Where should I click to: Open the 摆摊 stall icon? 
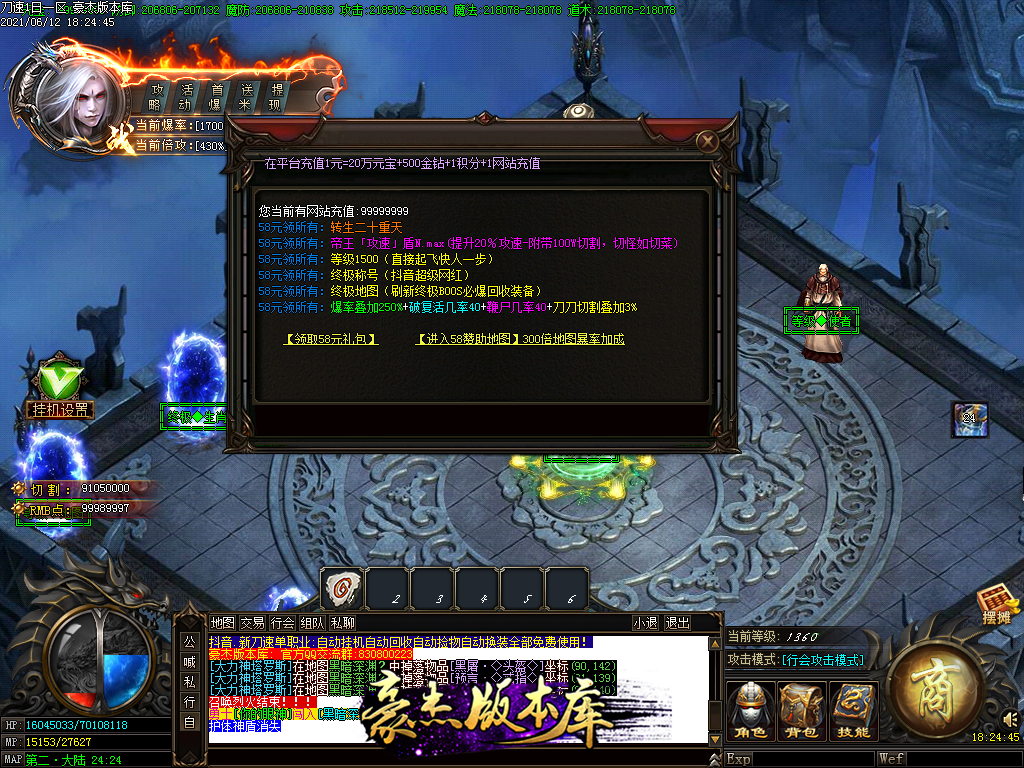[996, 607]
